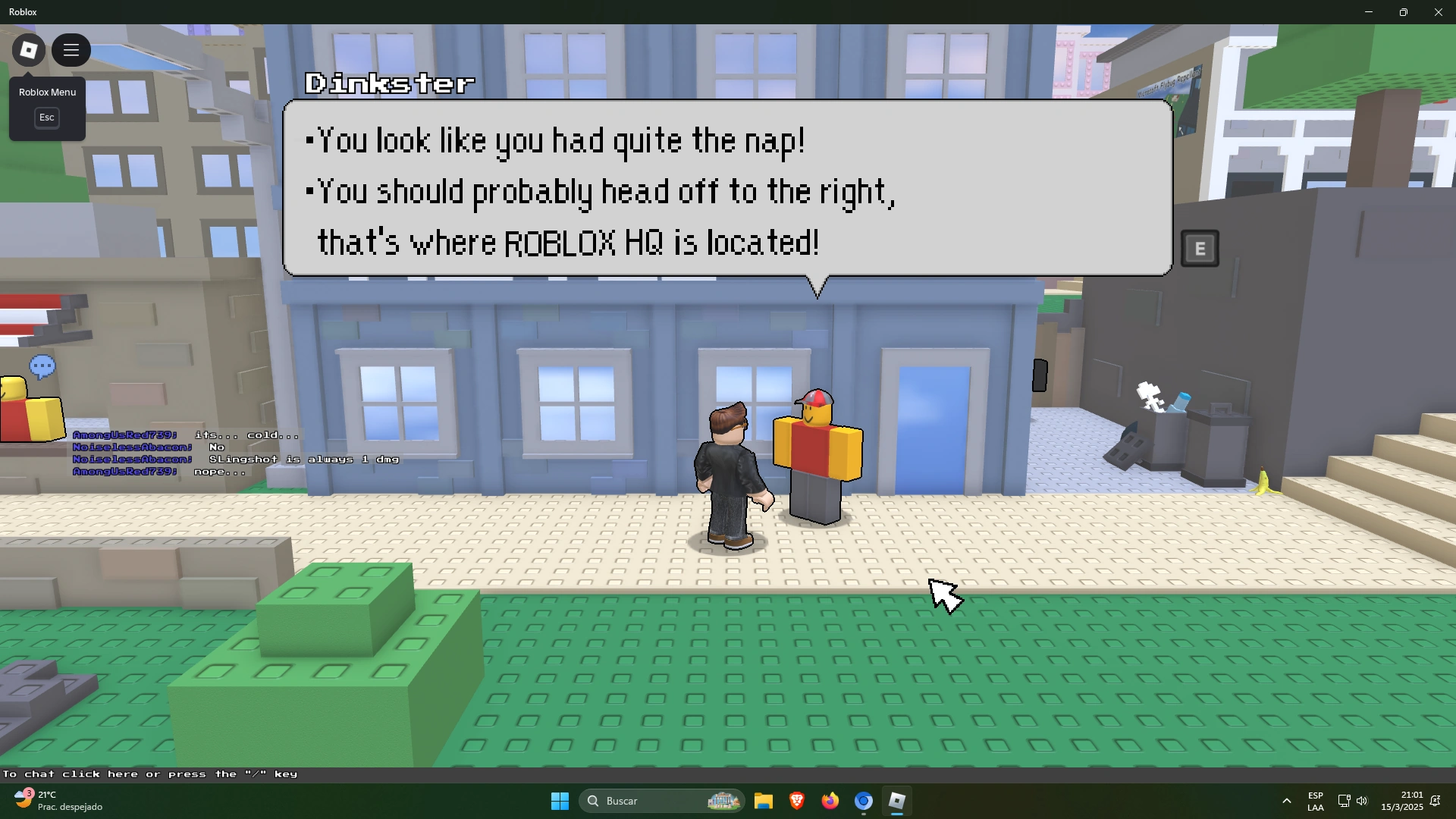The width and height of the screenshot is (1456, 819).
Task: Click the network status tray icon
Action: click(x=1344, y=800)
